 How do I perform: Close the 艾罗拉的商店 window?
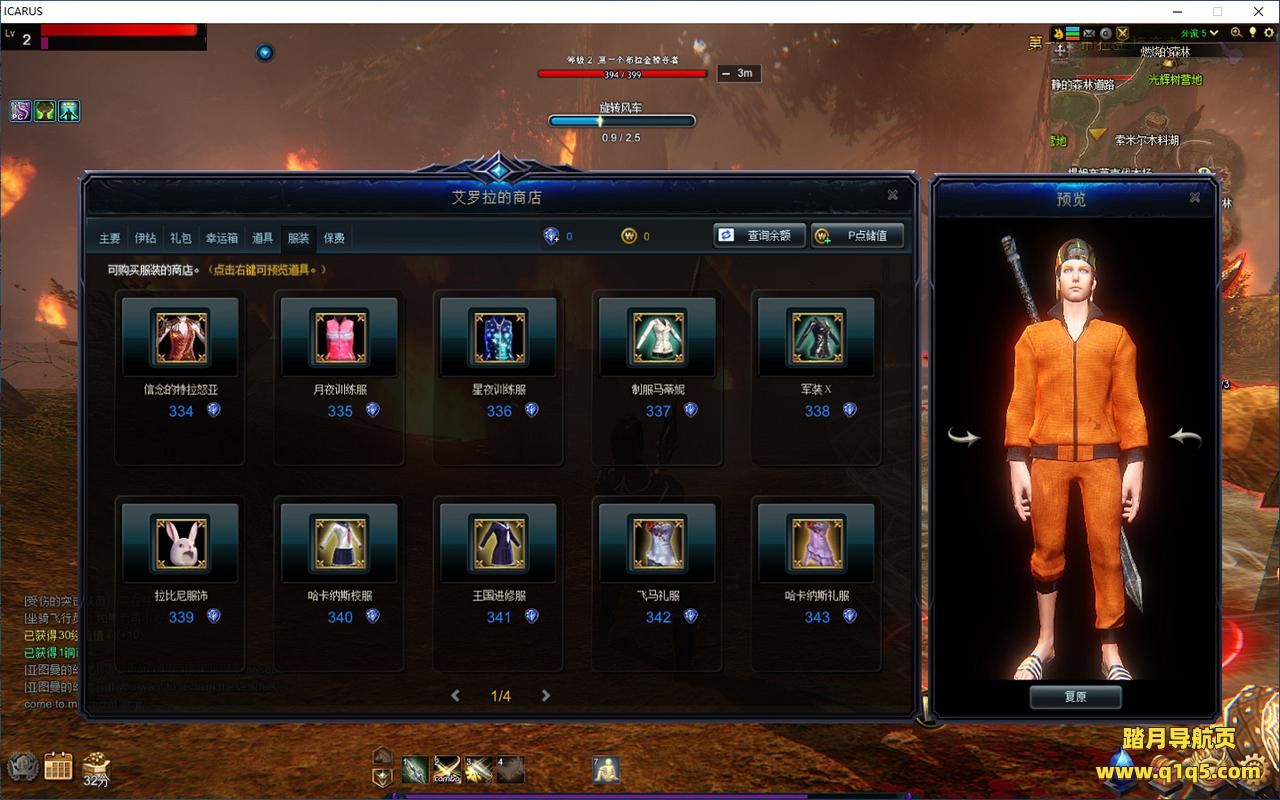893,195
